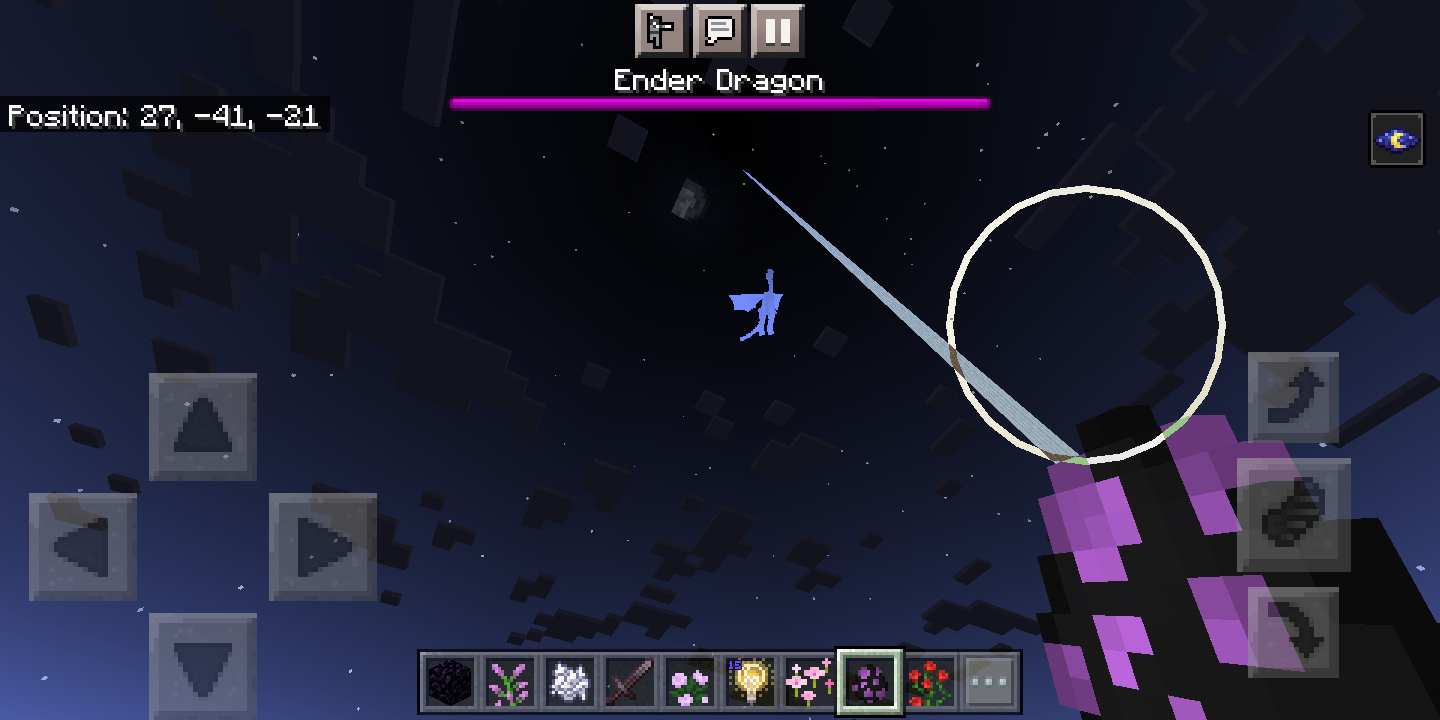Open the chat window

tap(721, 31)
